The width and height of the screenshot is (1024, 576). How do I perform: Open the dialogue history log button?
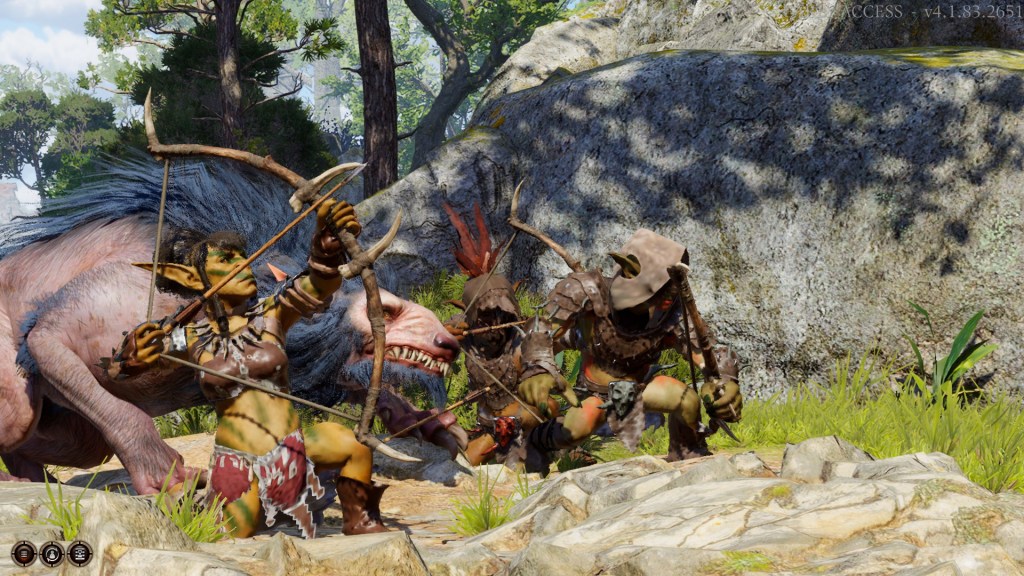(23, 553)
